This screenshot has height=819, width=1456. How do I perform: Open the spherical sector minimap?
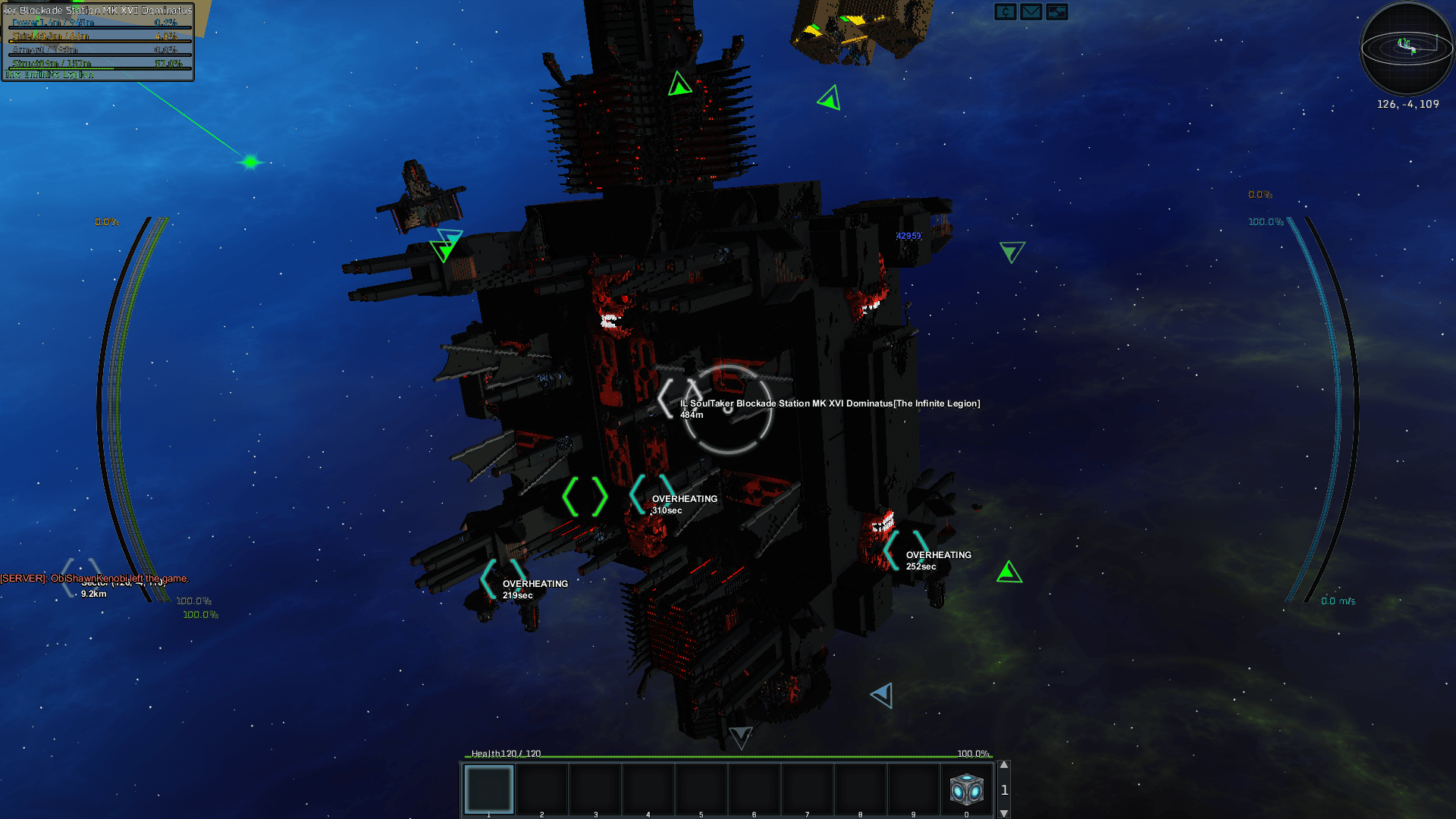point(1407,48)
